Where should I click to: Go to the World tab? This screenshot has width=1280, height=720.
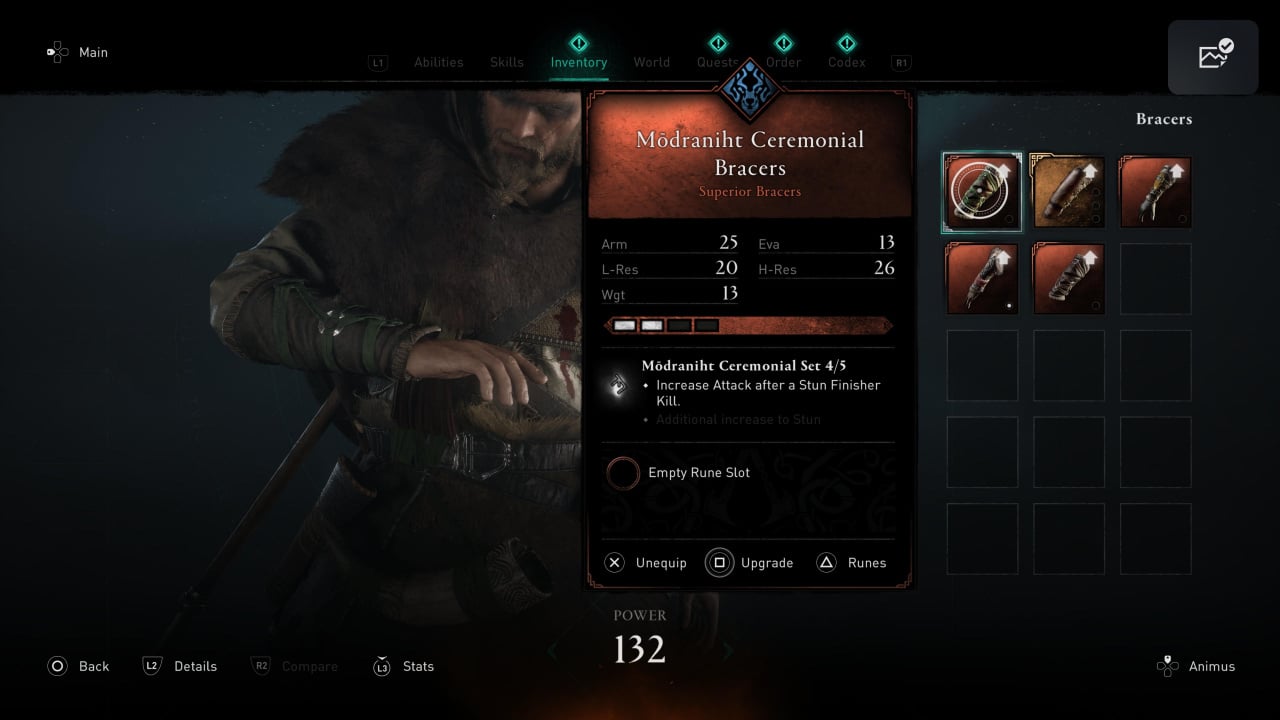[651, 62]
